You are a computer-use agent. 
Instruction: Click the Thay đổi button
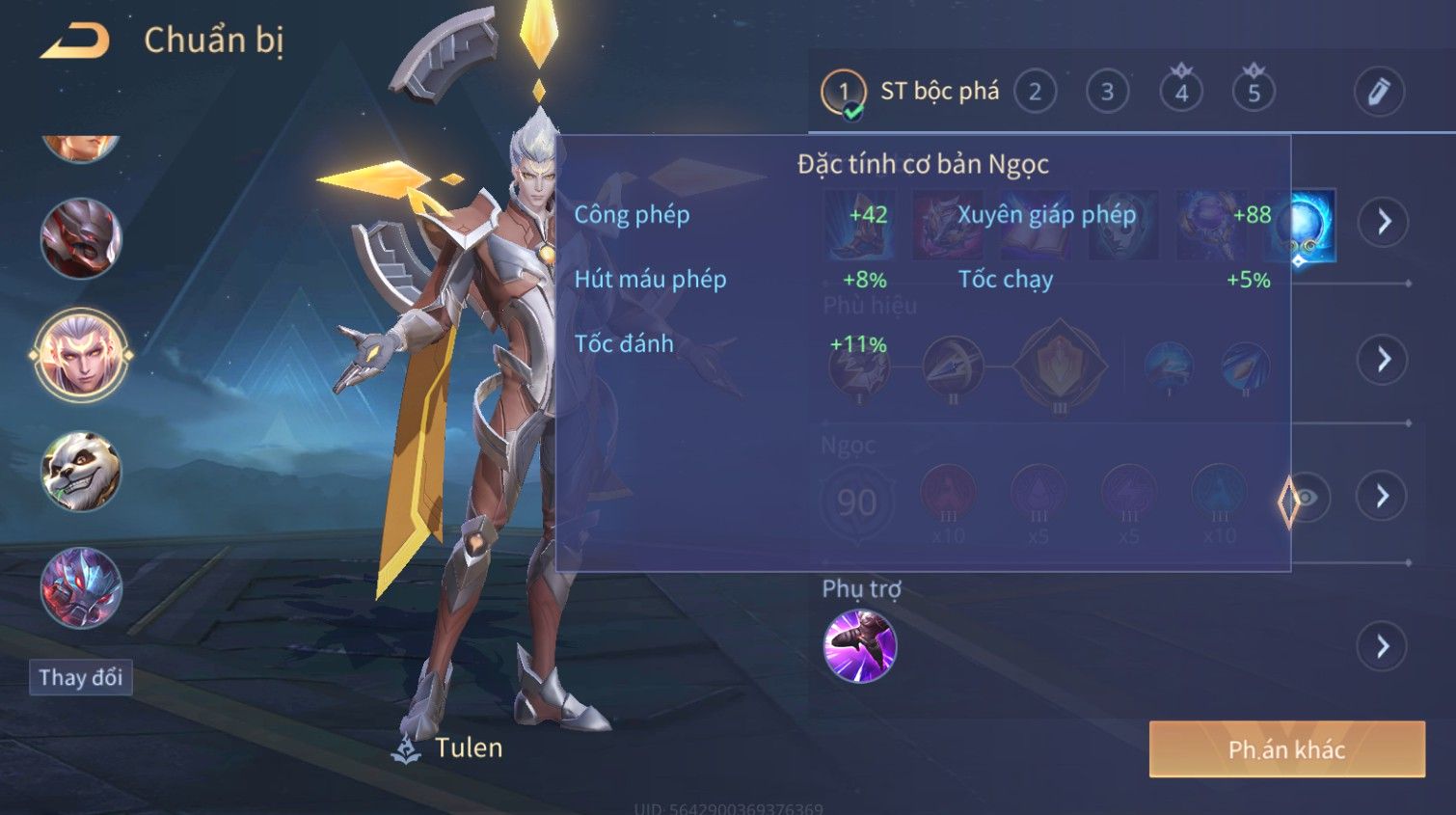point(81,677)
